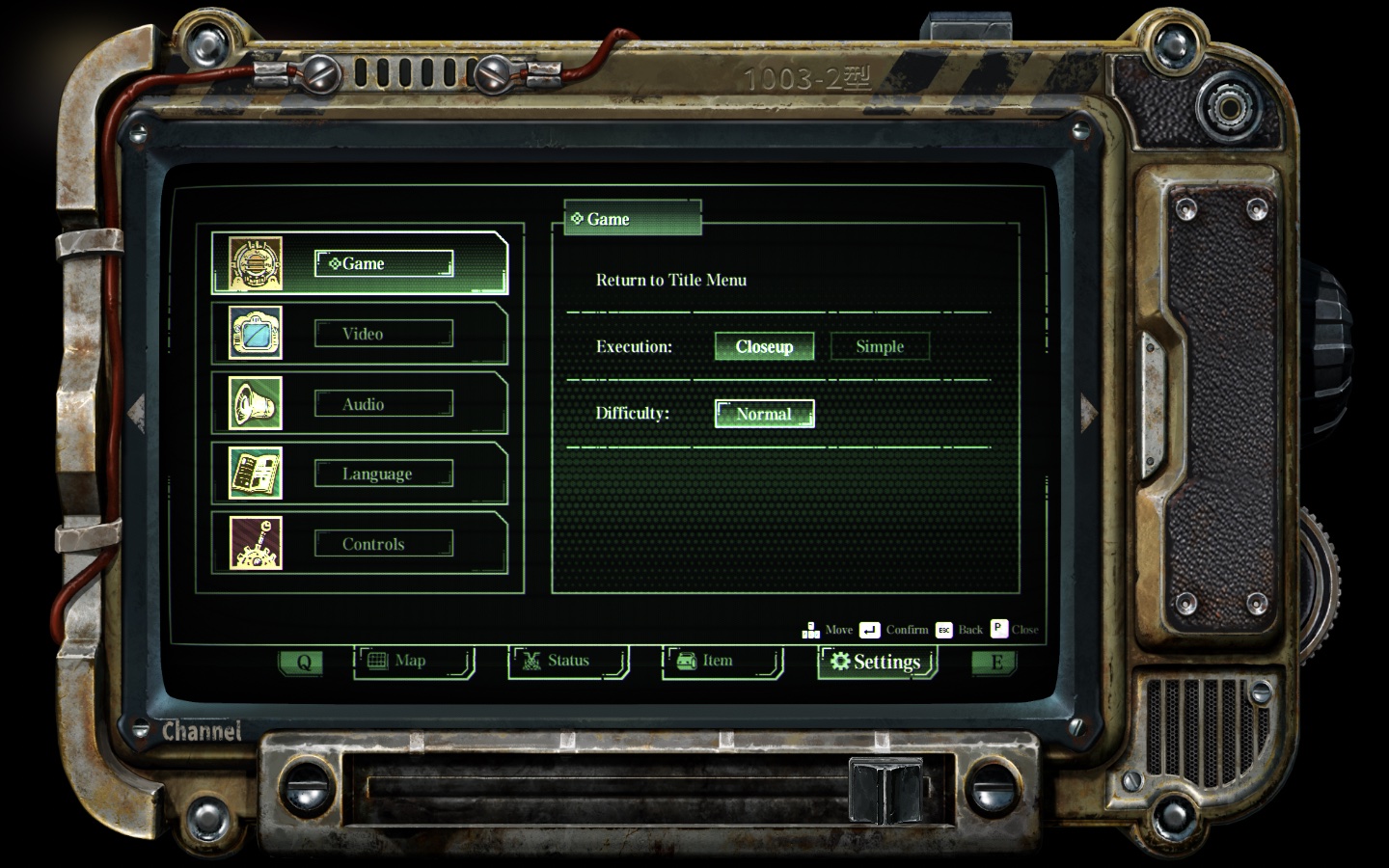
Task: Click the Audio speaker icon
Action: 254,402
